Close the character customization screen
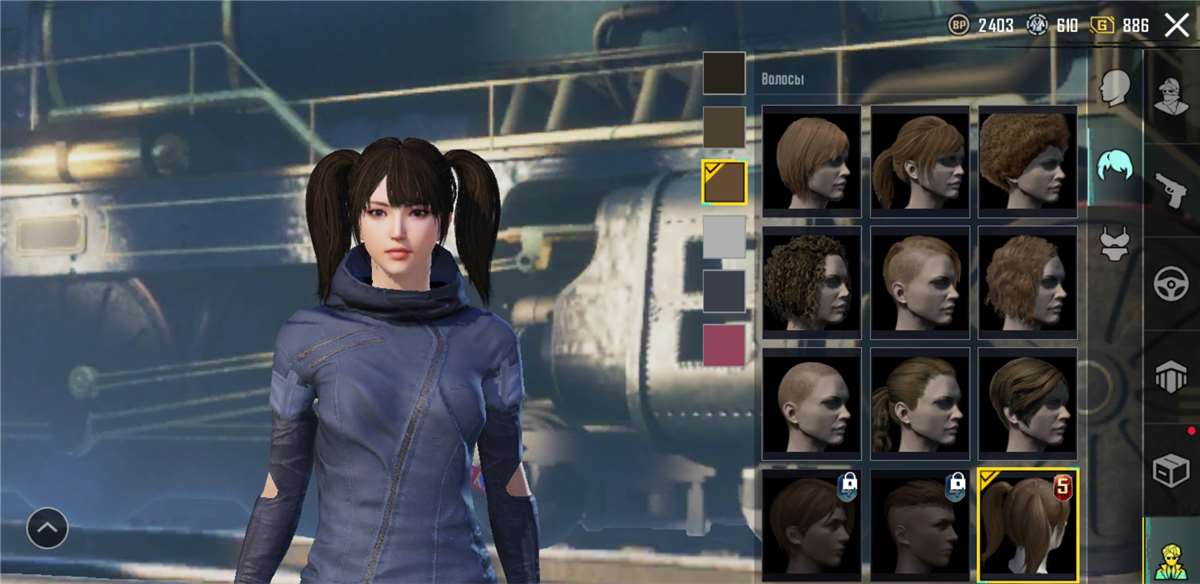 point(1176,26)
